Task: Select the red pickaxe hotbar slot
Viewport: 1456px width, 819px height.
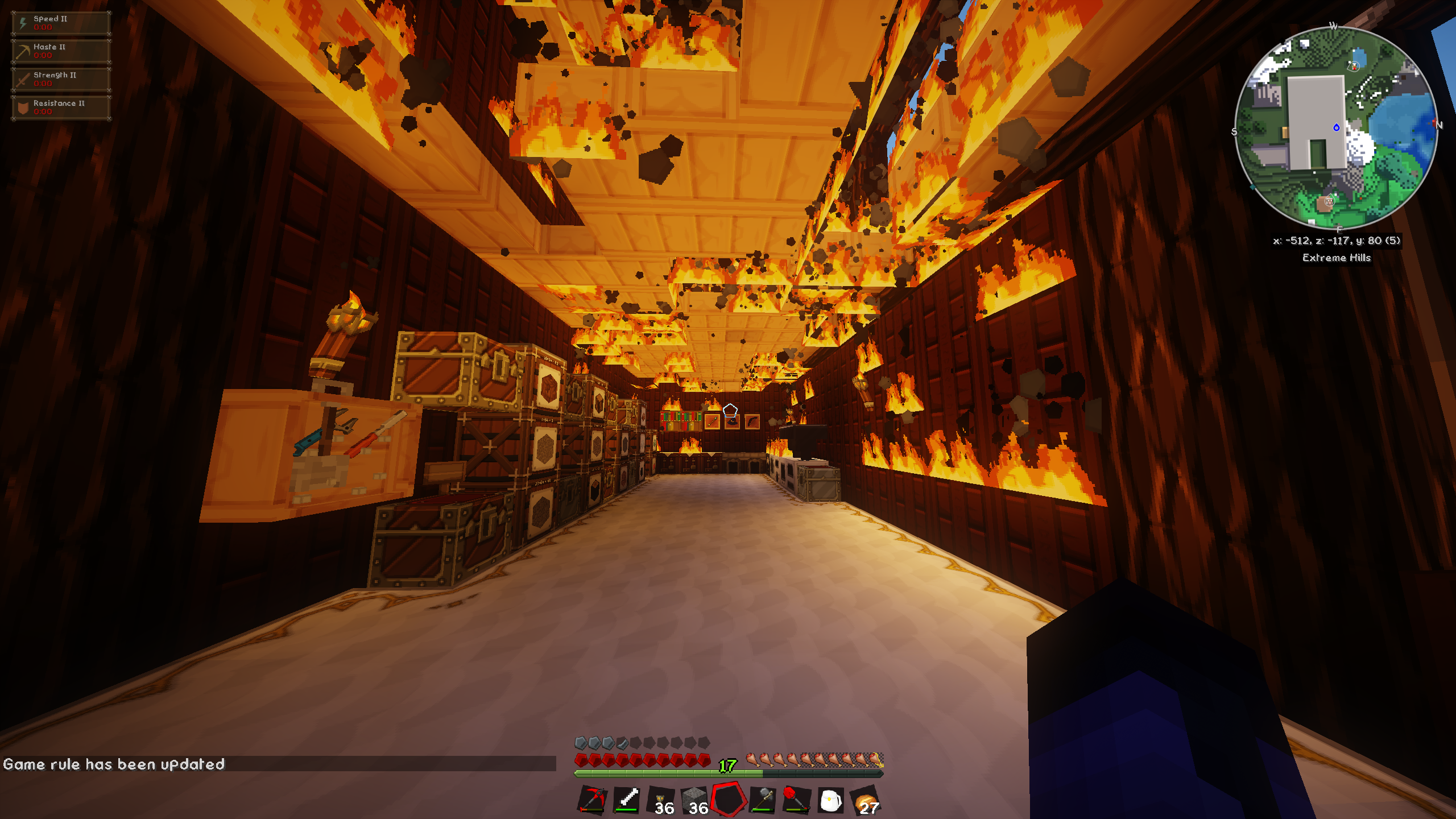Action: 592,800
